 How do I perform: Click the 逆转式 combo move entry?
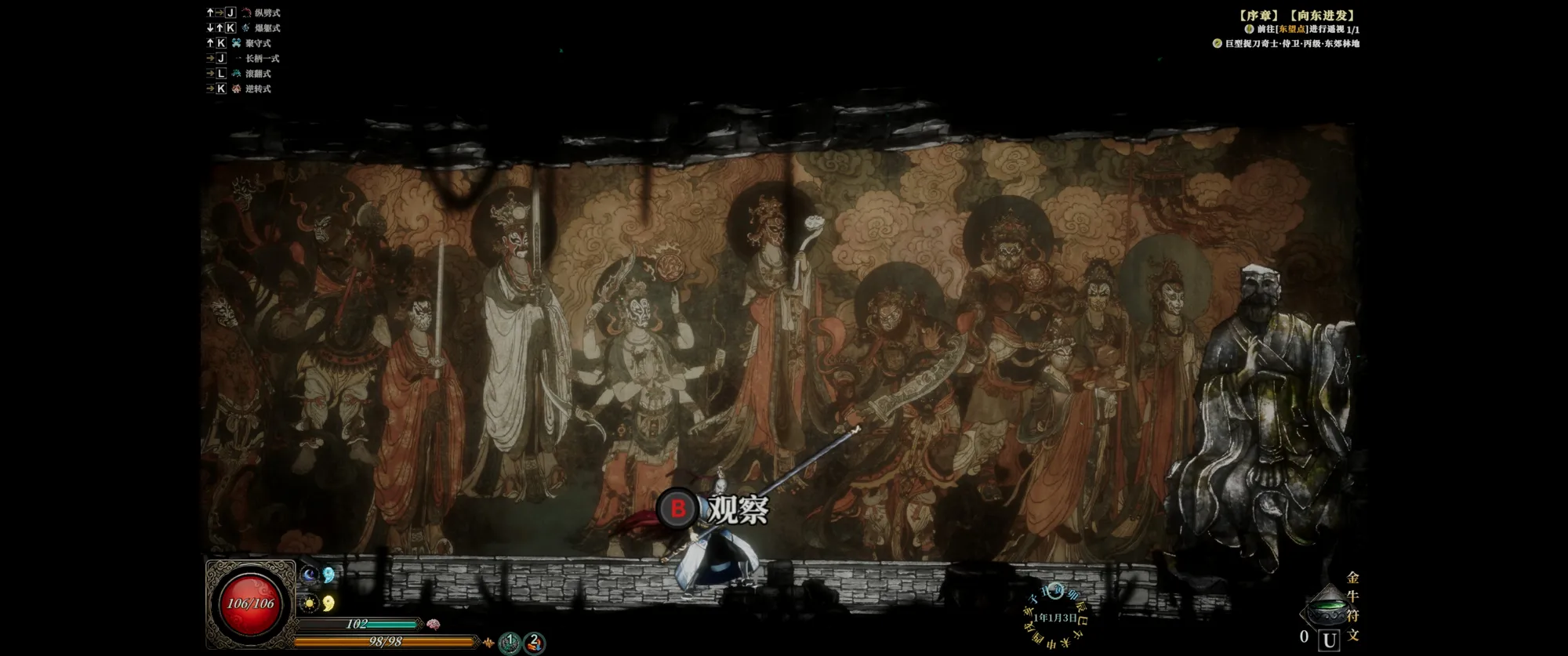[x=258, y=89]
